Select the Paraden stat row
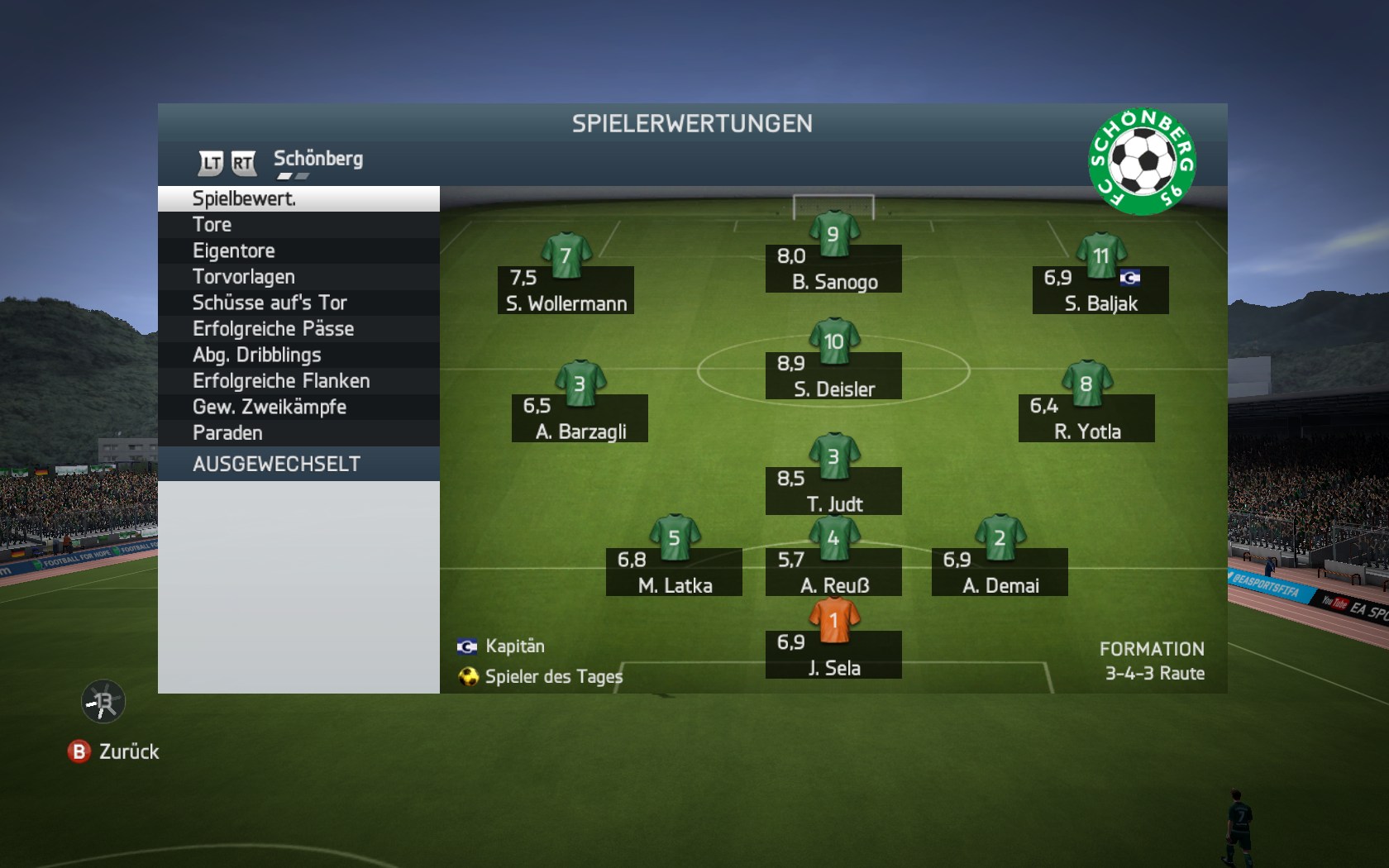Screen dimensions: 1389x868 (298, 433)
